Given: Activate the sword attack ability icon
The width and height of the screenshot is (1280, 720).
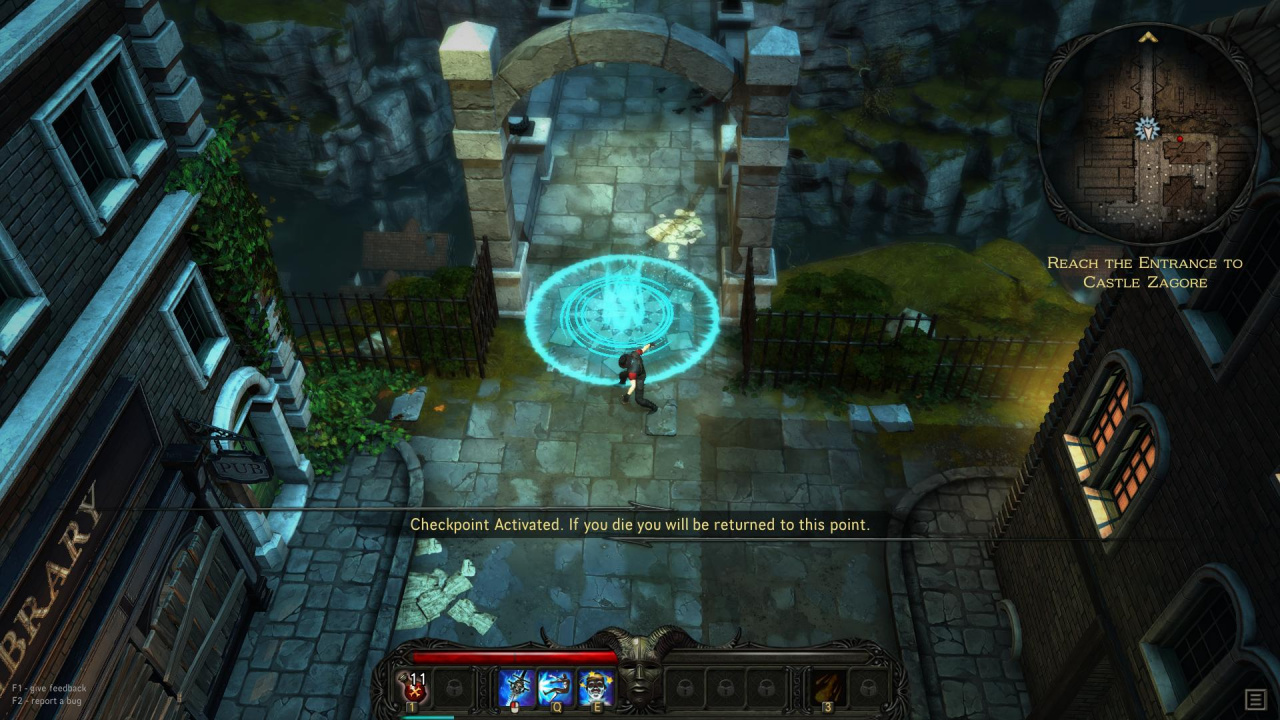Looking at the screenshot, I should pyautogui.click(x=517, y=688).
